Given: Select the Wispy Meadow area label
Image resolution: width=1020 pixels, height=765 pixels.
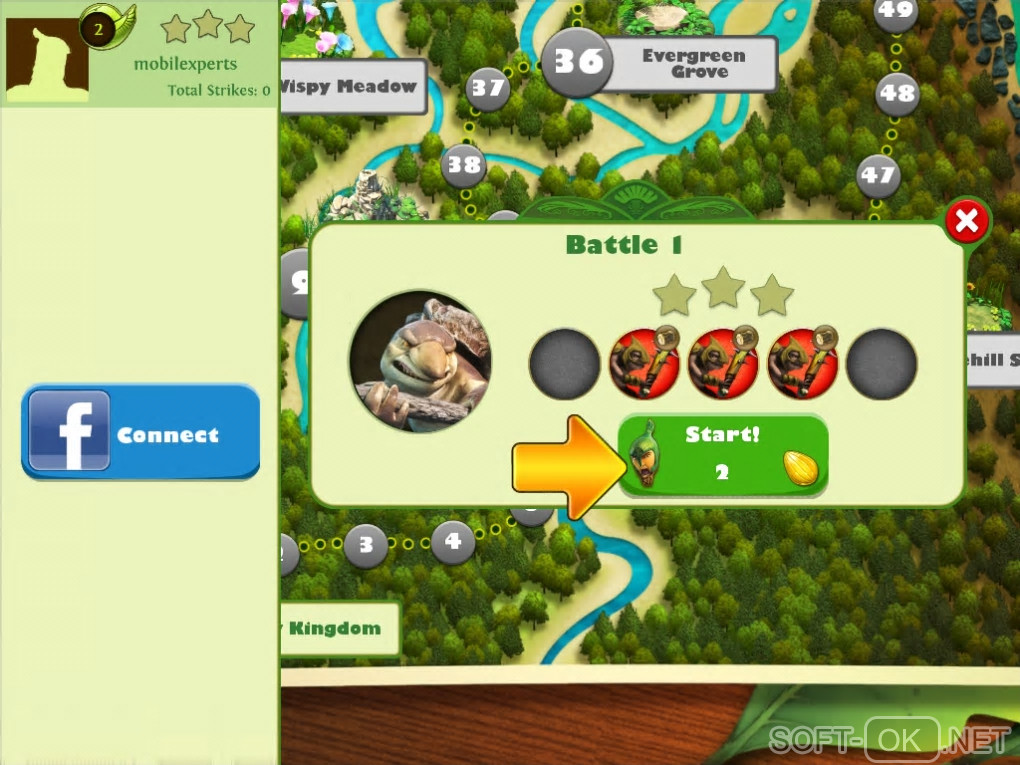Looking at the screenshot, I should pos(352,87).
